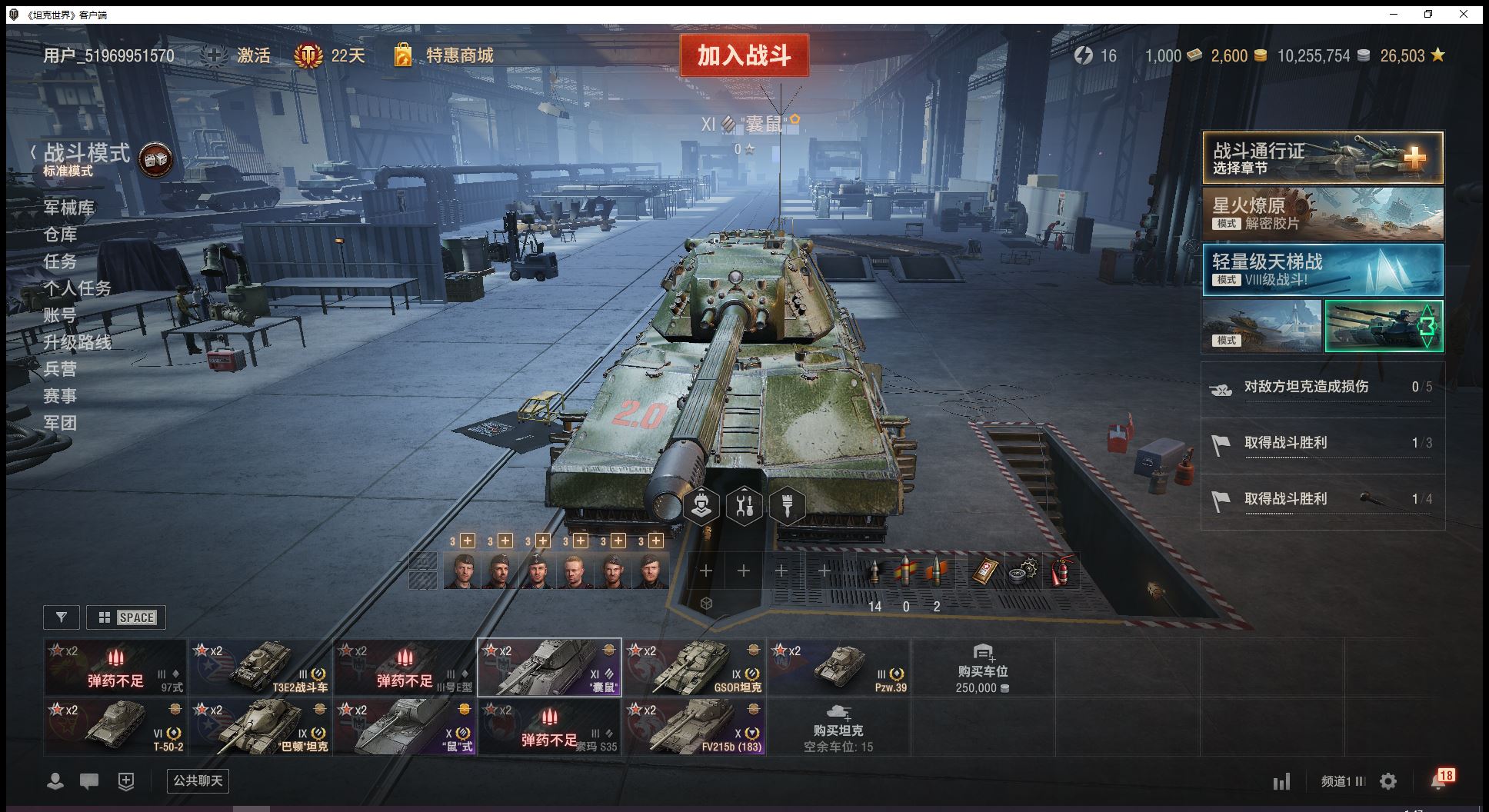Go to the 仓库 depot
Viewport: 1489px width, 812px height.
(x=60, y=235)
